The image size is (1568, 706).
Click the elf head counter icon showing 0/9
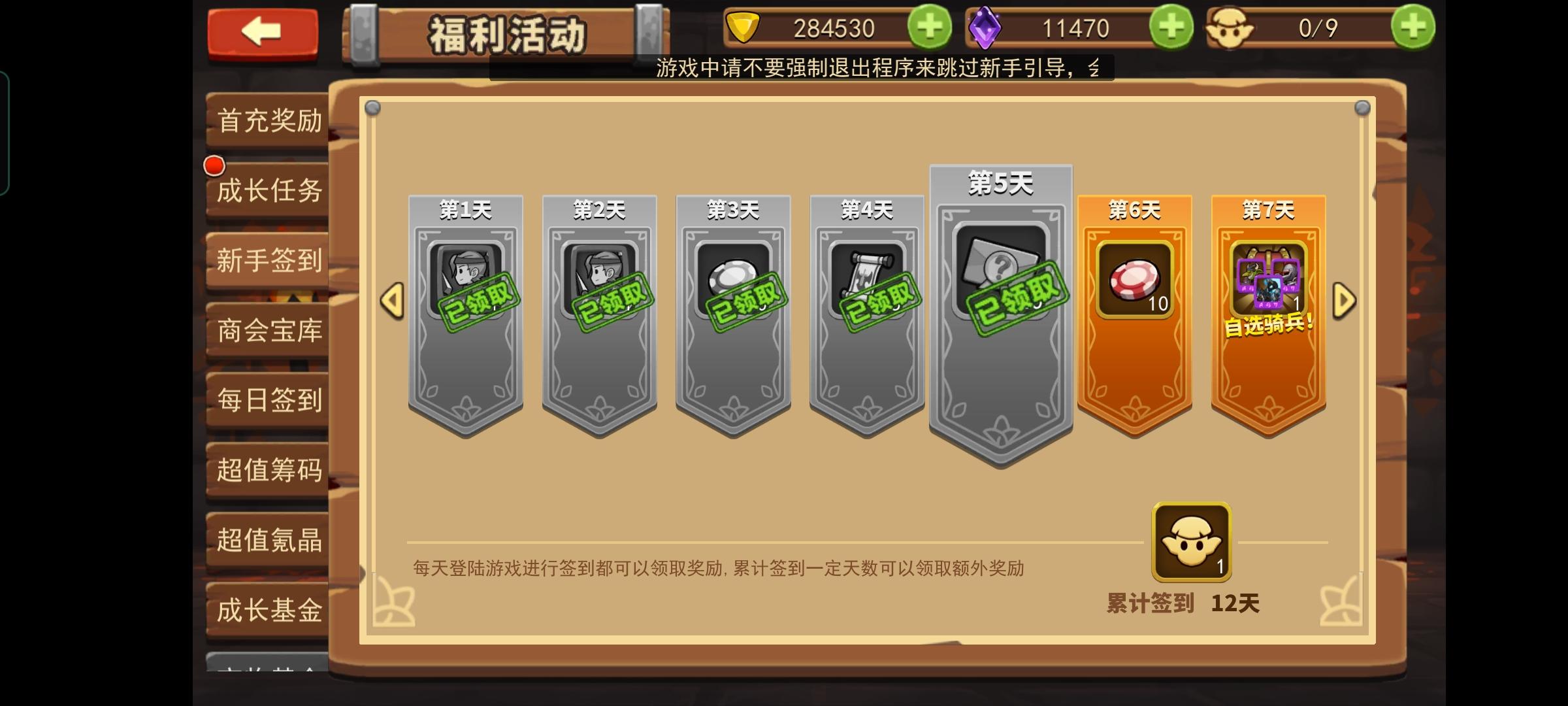[x=1230, y=27]
